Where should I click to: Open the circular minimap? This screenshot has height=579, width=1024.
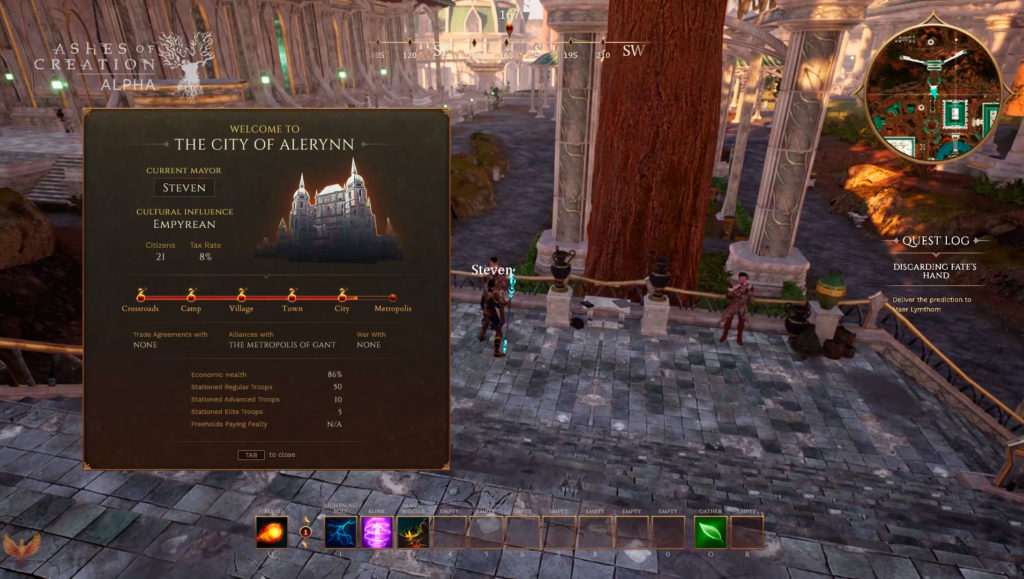point(932,94)
